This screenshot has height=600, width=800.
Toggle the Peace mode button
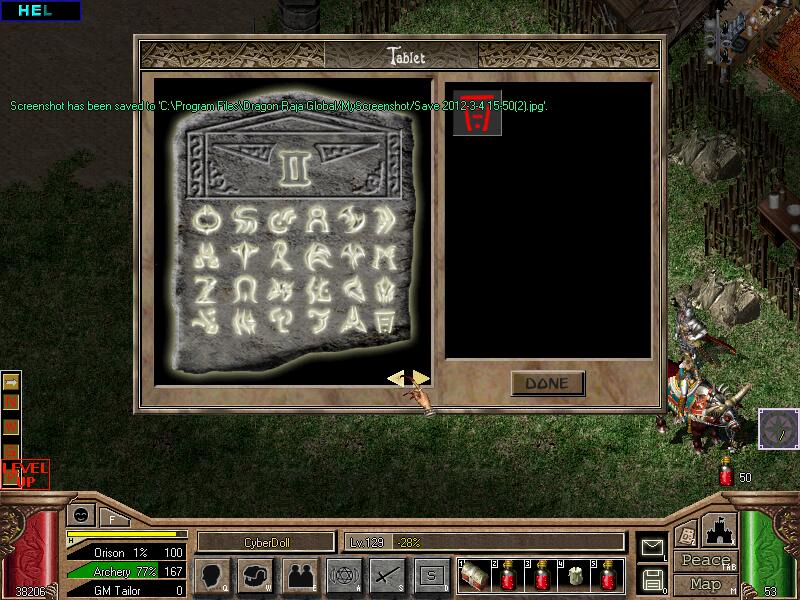point(704,560)
